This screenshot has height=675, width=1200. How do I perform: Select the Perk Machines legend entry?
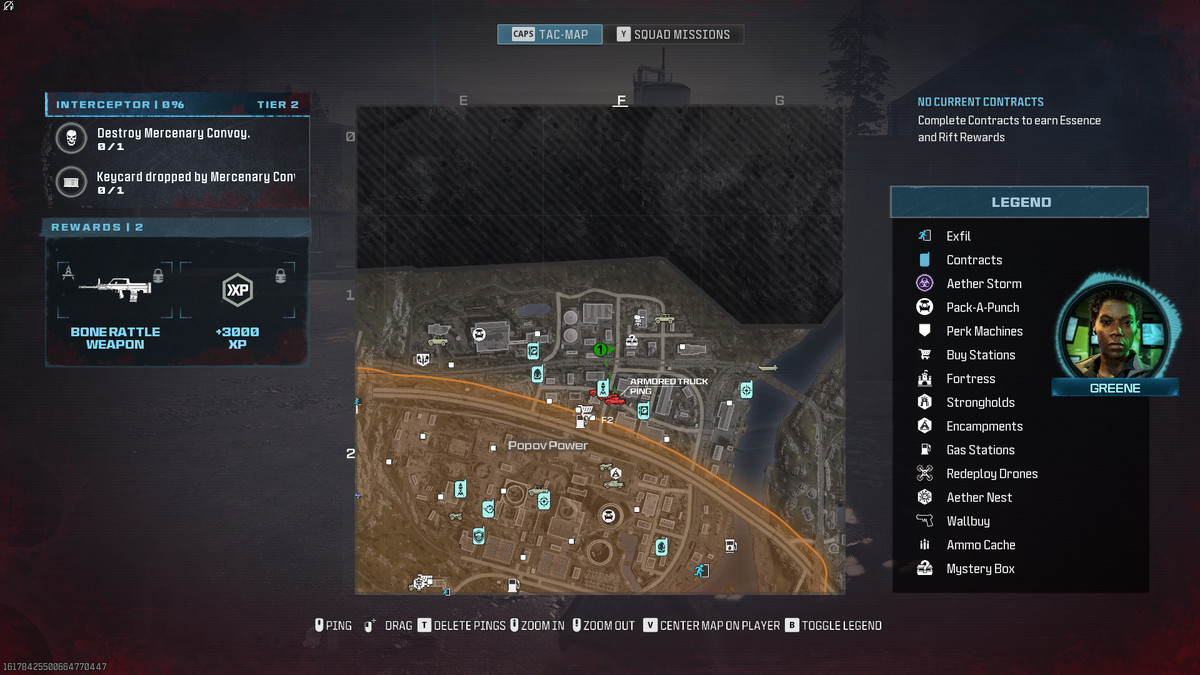(x=984, y=331)
